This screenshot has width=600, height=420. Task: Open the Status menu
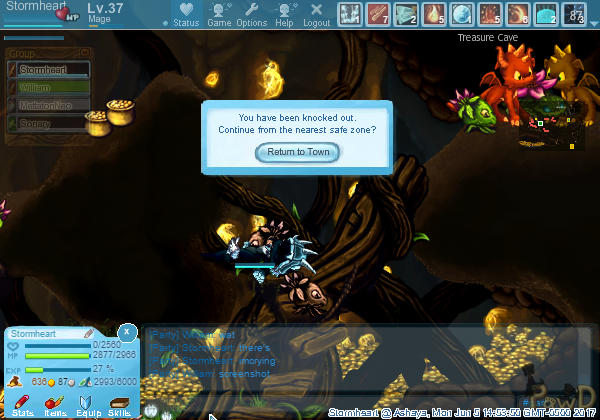(185, 14)
